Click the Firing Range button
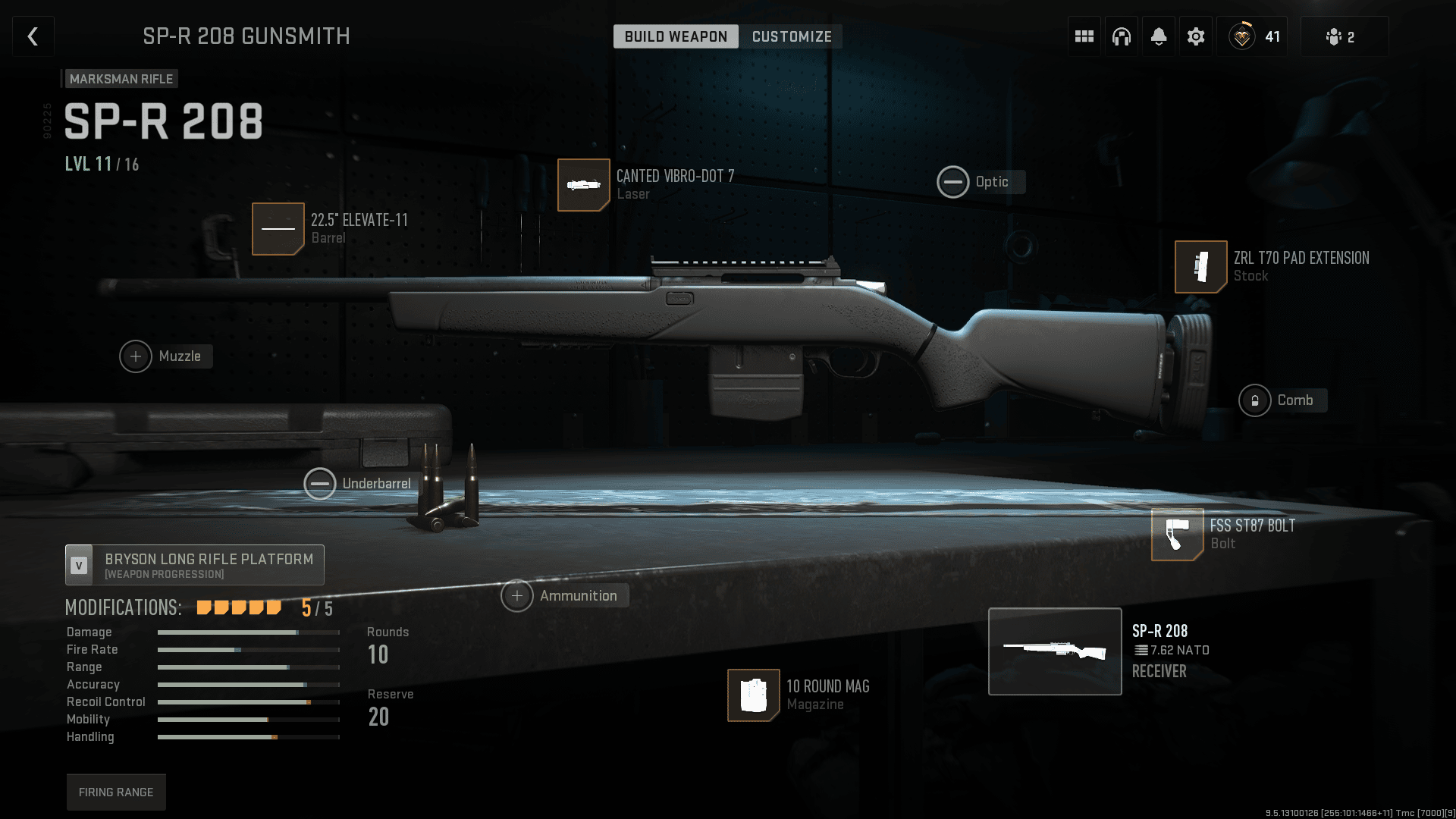Image resolution: width=1456 pixels, height=819 pixels. 116,792
